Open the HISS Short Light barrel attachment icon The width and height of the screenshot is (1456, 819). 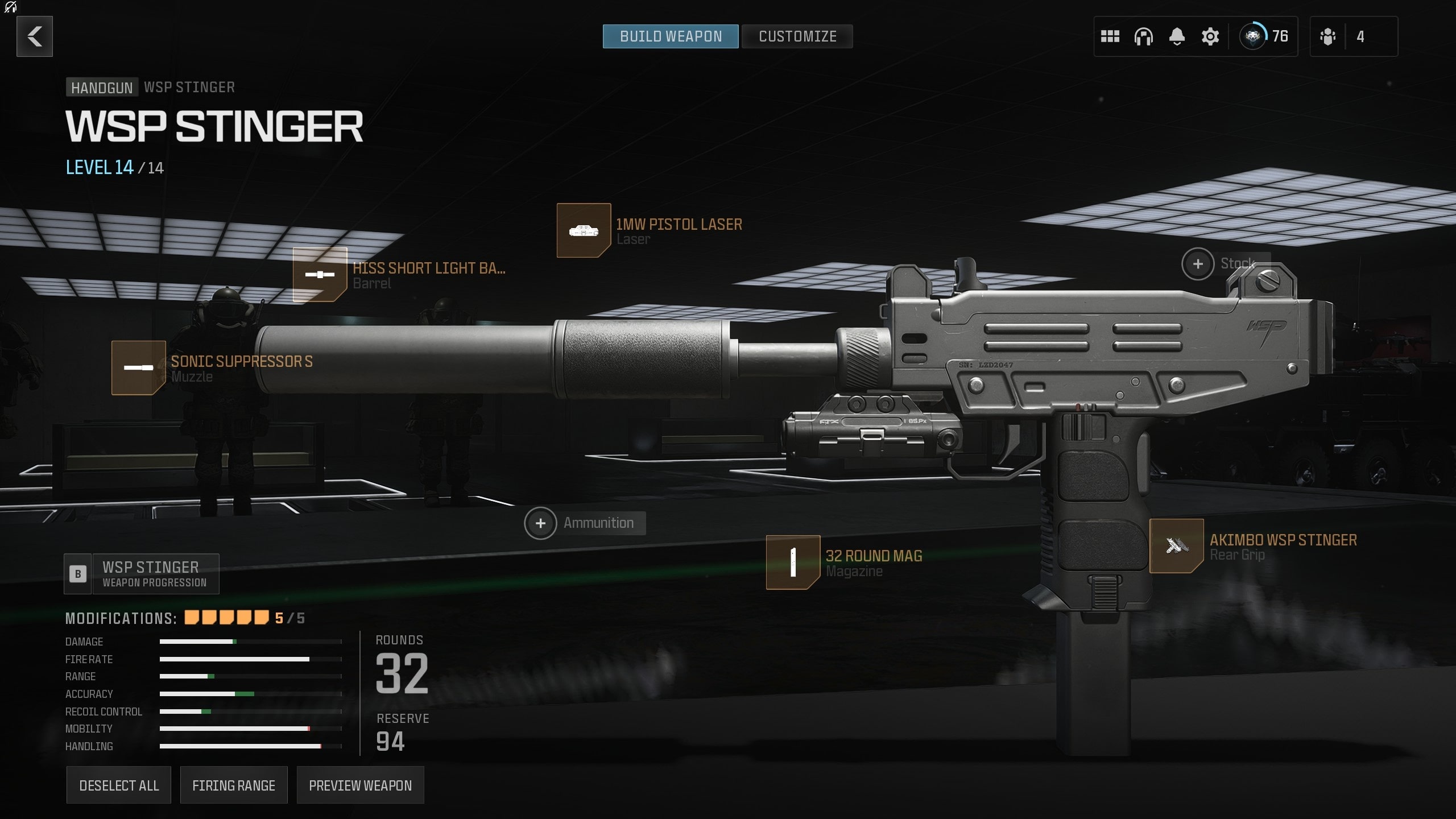(318, 275)
